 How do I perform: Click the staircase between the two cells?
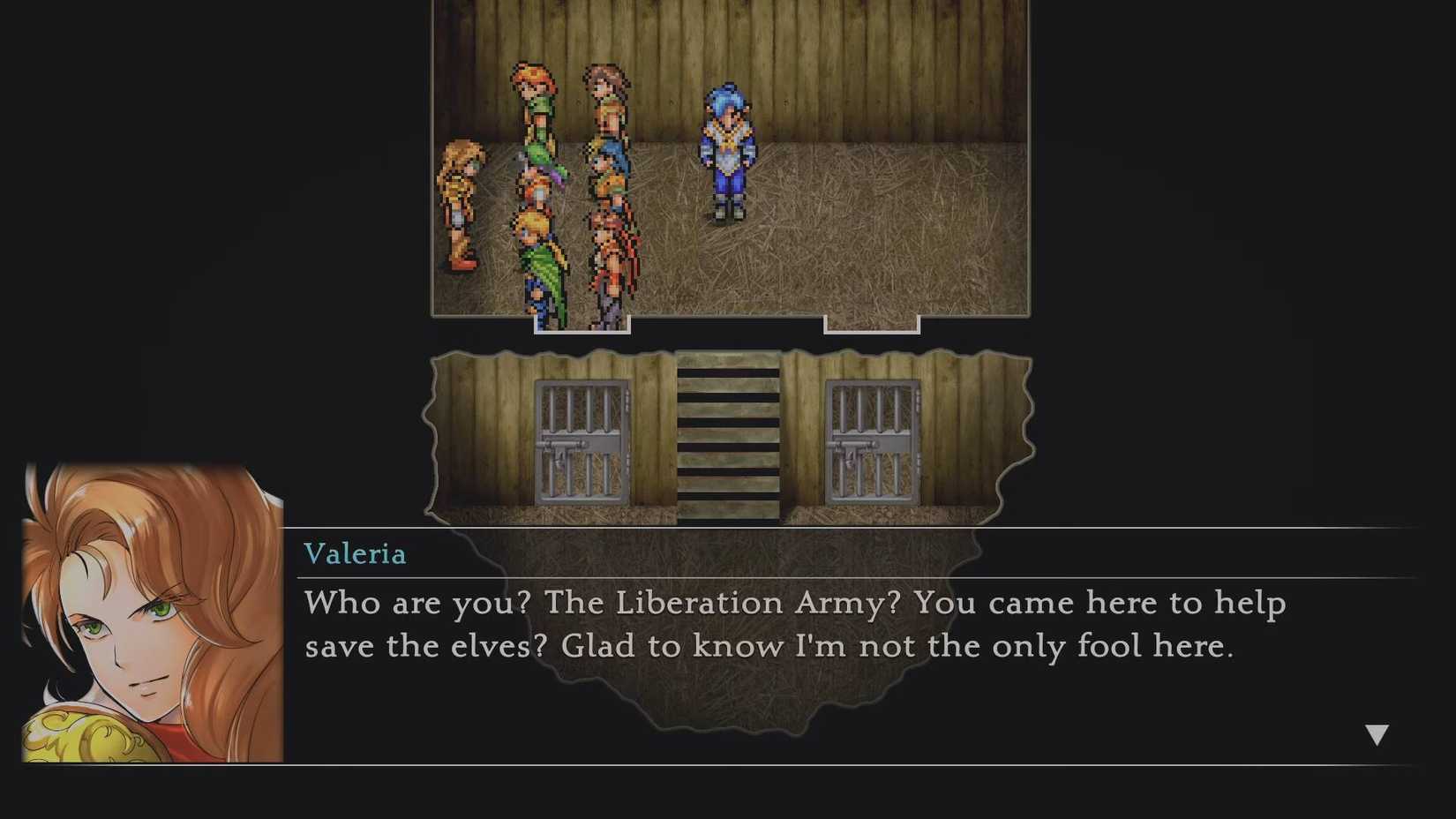click(725, 437)
